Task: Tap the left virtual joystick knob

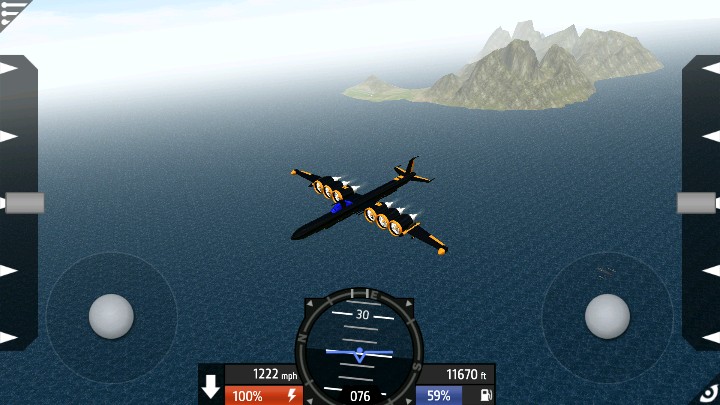Action: [x=111, y=316]
